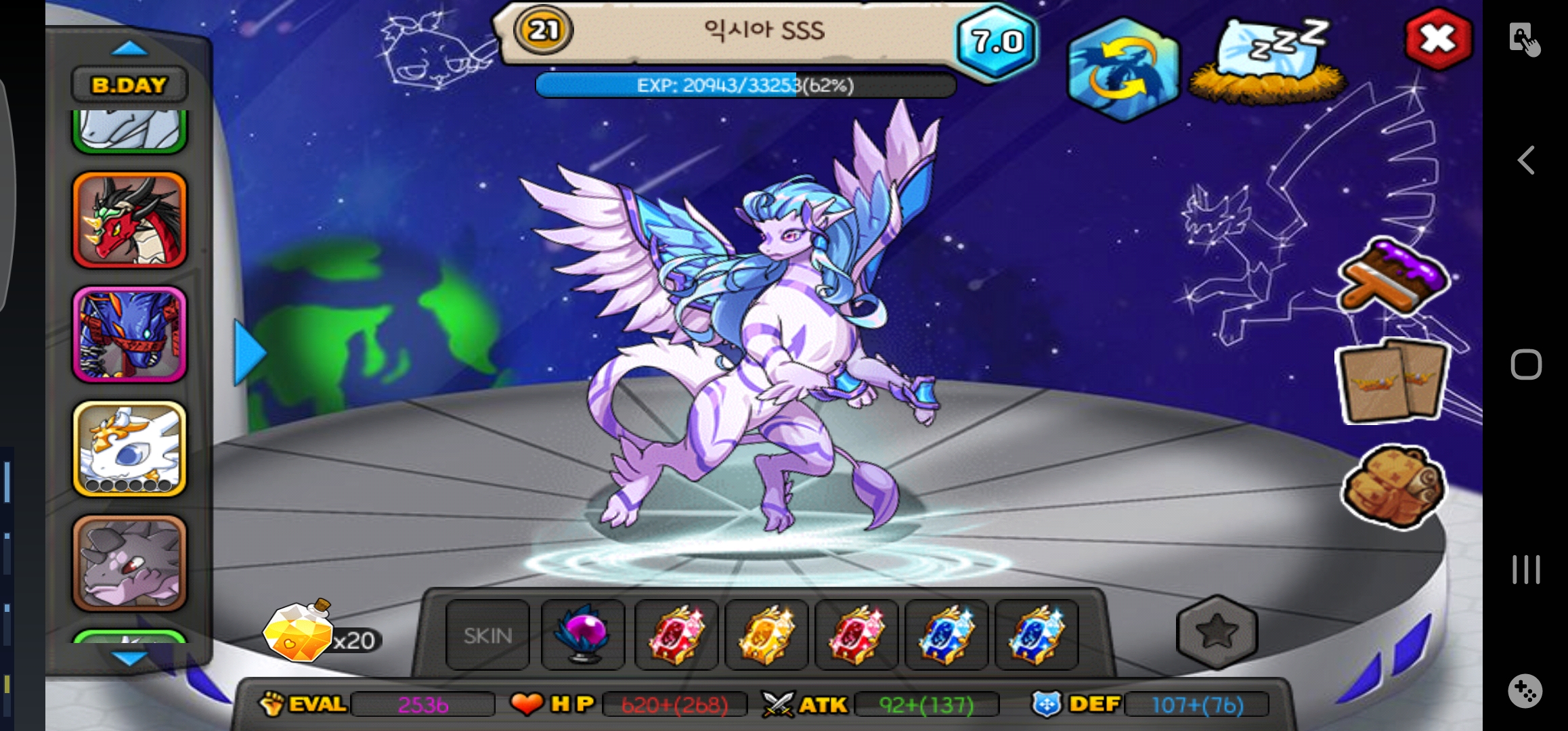Open the backpack with scroll
This screenshot has height=731, width=1568.
(x=1394, y=486)
